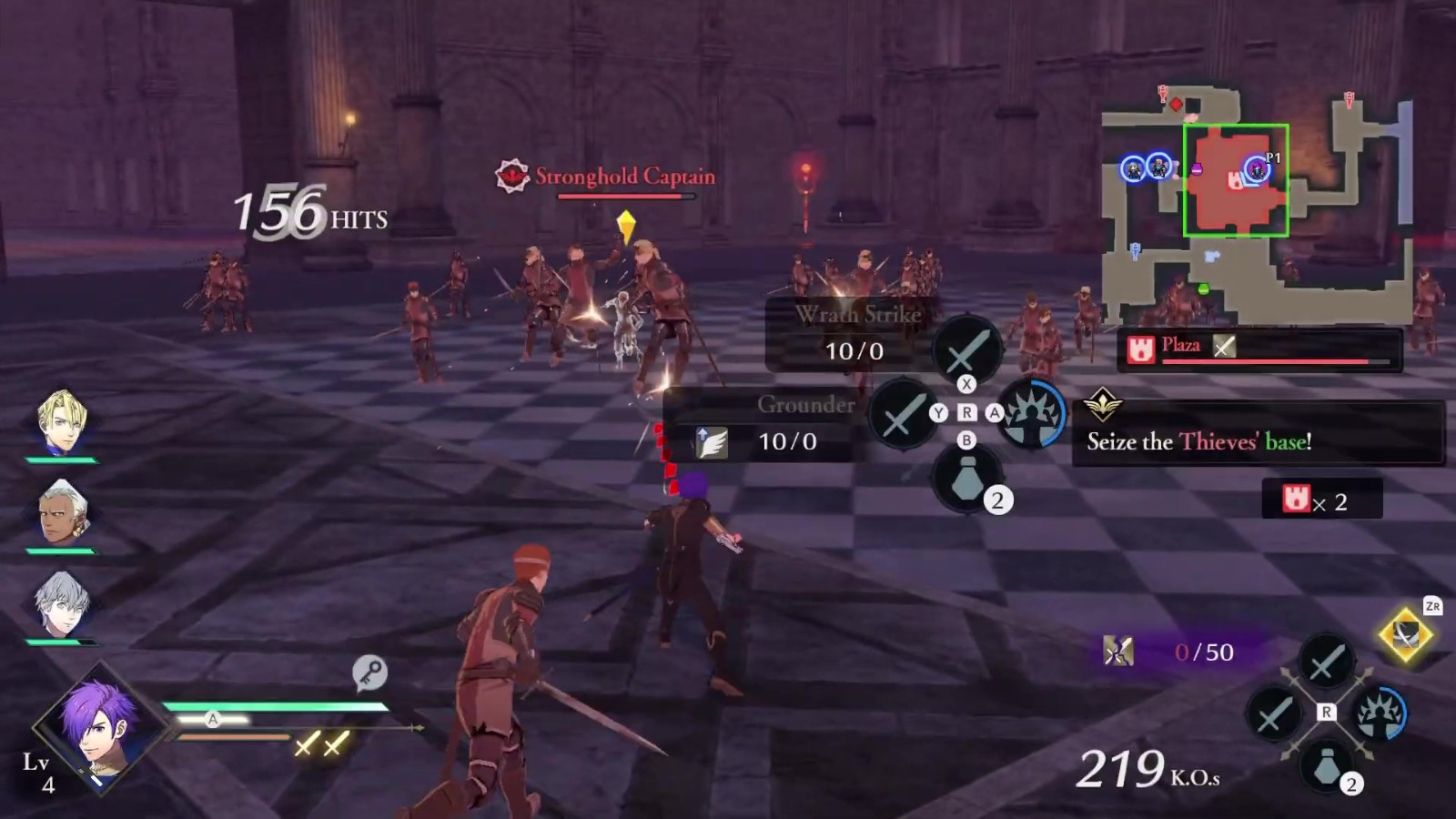Click the Plaza stronghold label
The image size is (1456, 819).
click(1180, 346)
